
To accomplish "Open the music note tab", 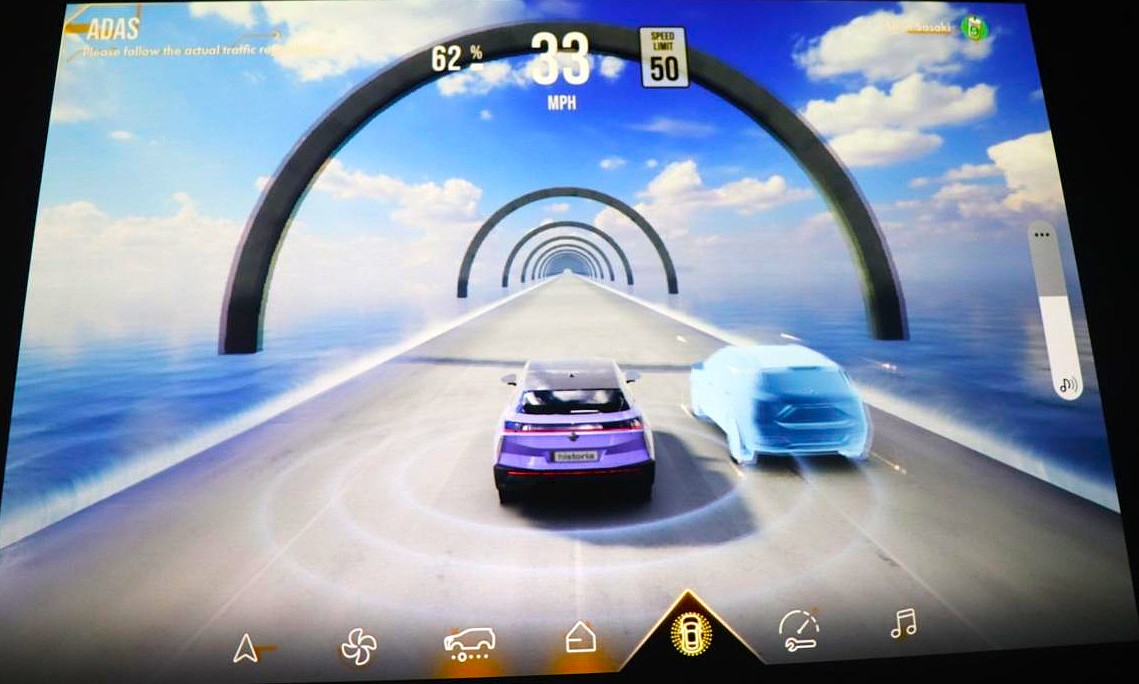I will 903,625.
